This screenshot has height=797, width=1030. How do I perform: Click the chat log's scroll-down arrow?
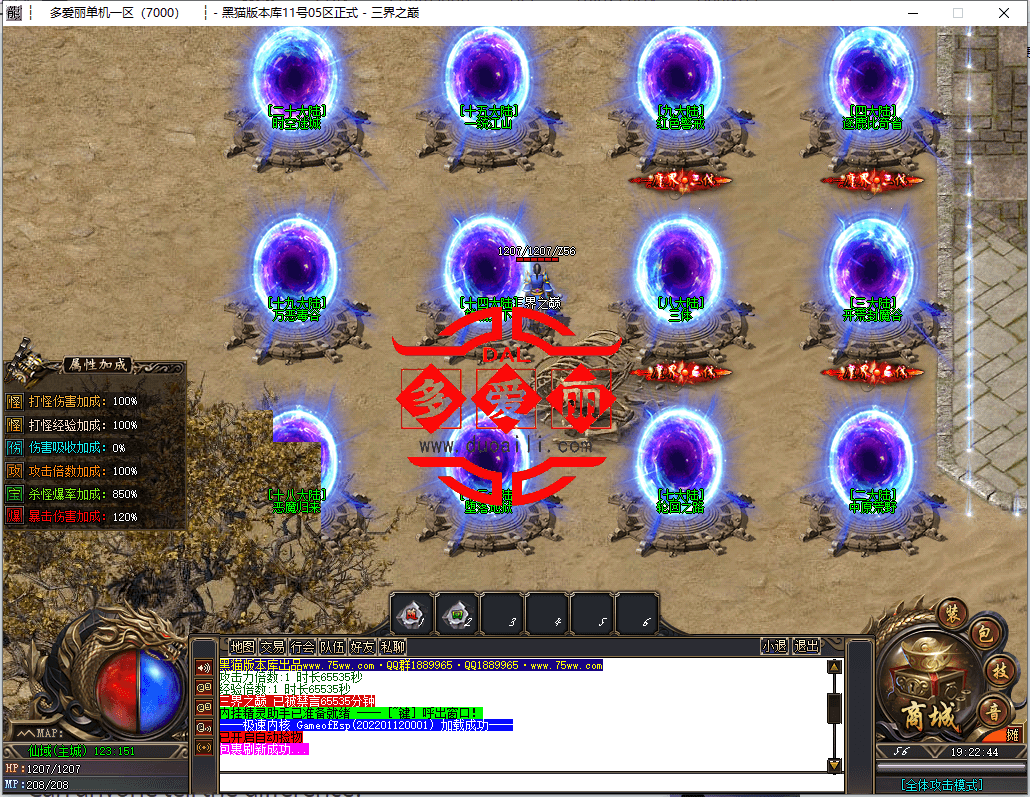point(834,765)
